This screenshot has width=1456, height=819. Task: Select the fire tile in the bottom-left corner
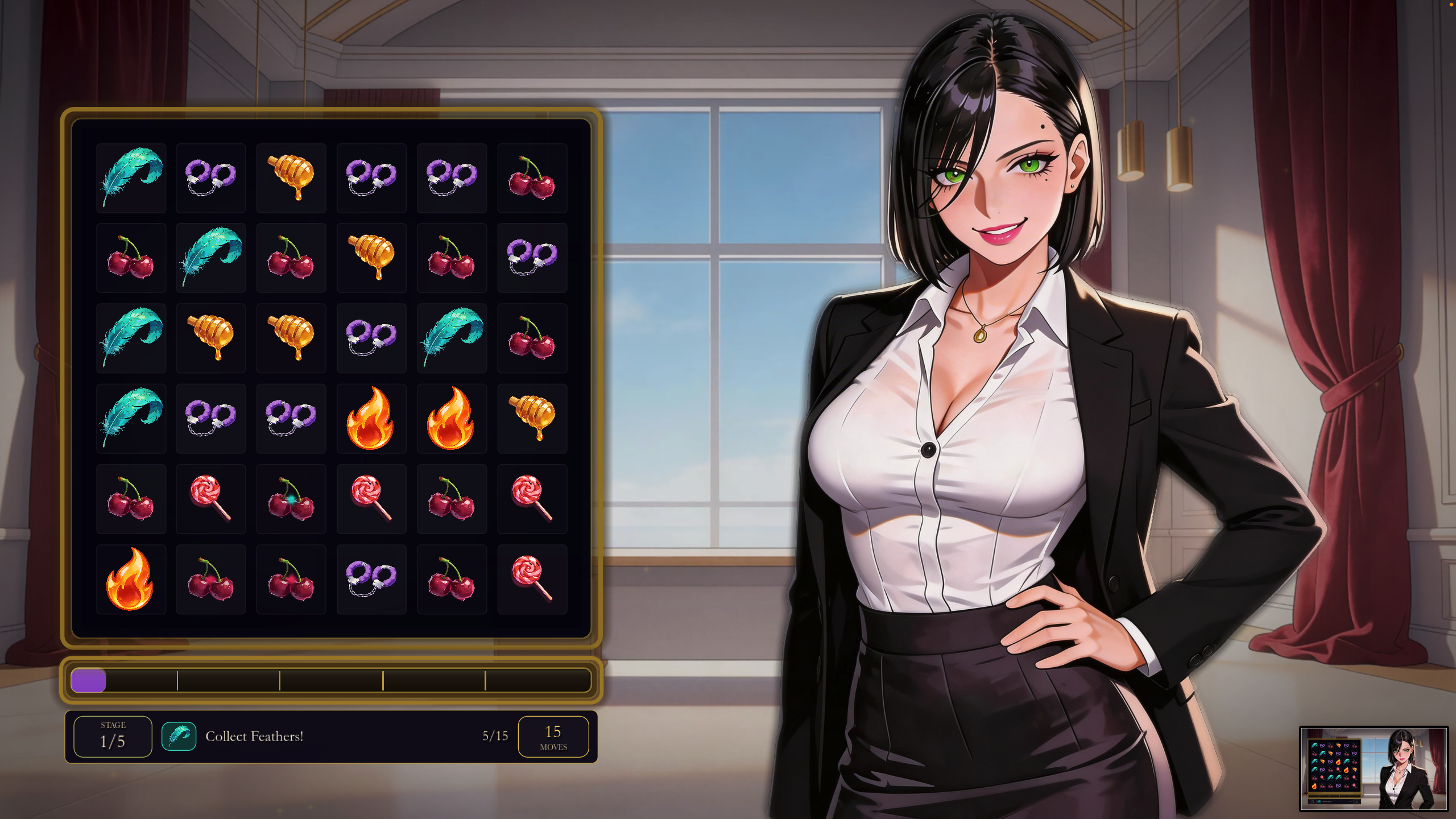pos(131,578)
